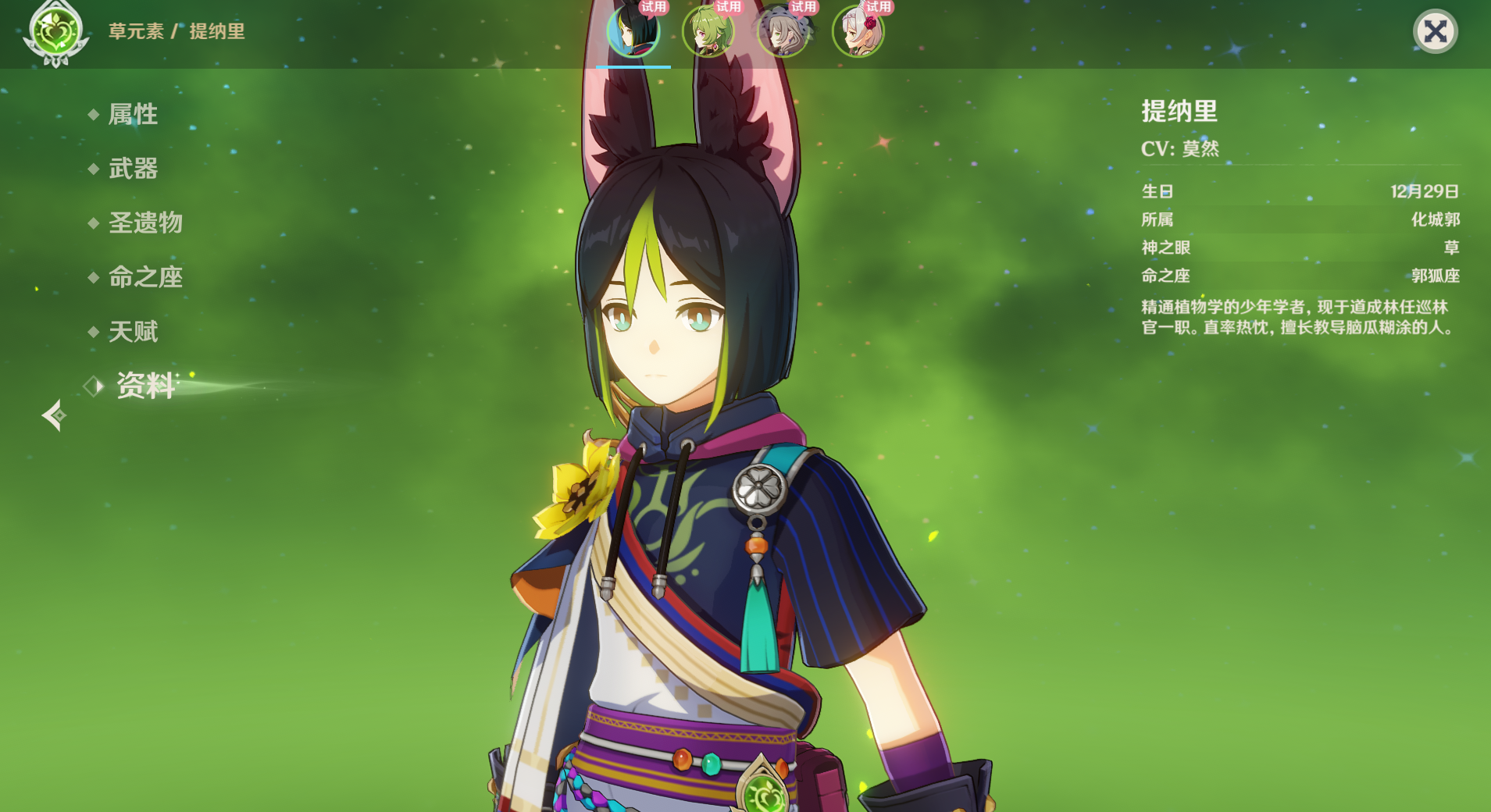Go to the 天赋 talents menu
The width and height of the screenshot is (1491, 812).
click(133, 332)
